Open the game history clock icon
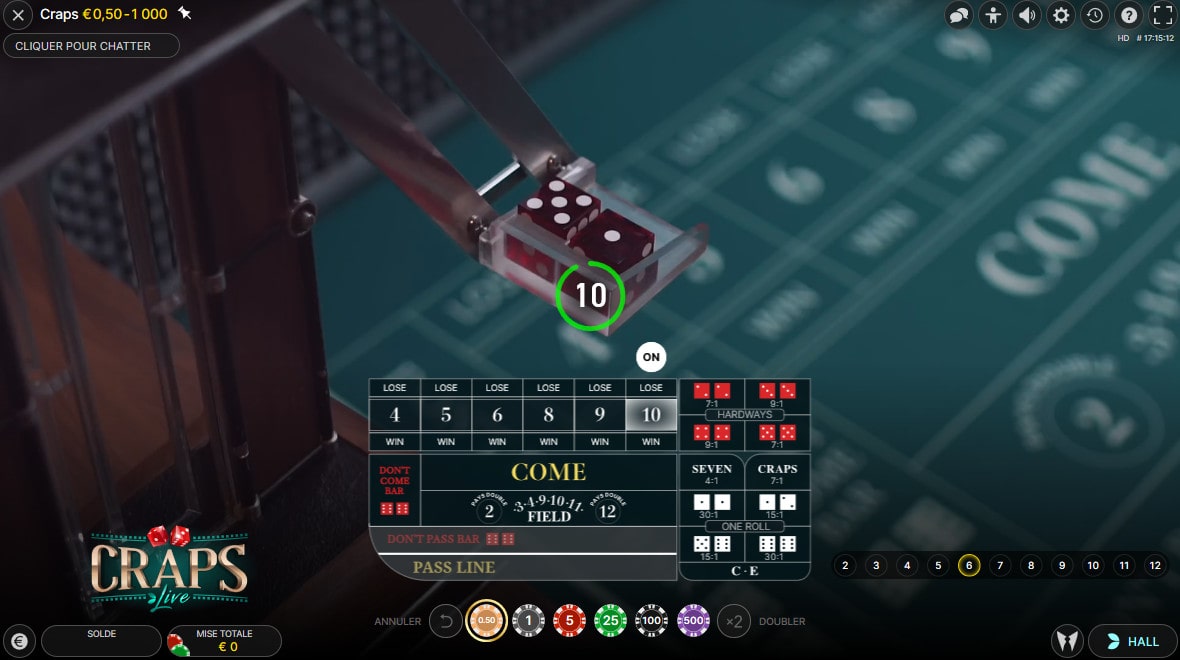Viewport: 1180px width, 660px height. click(1094, 15)
